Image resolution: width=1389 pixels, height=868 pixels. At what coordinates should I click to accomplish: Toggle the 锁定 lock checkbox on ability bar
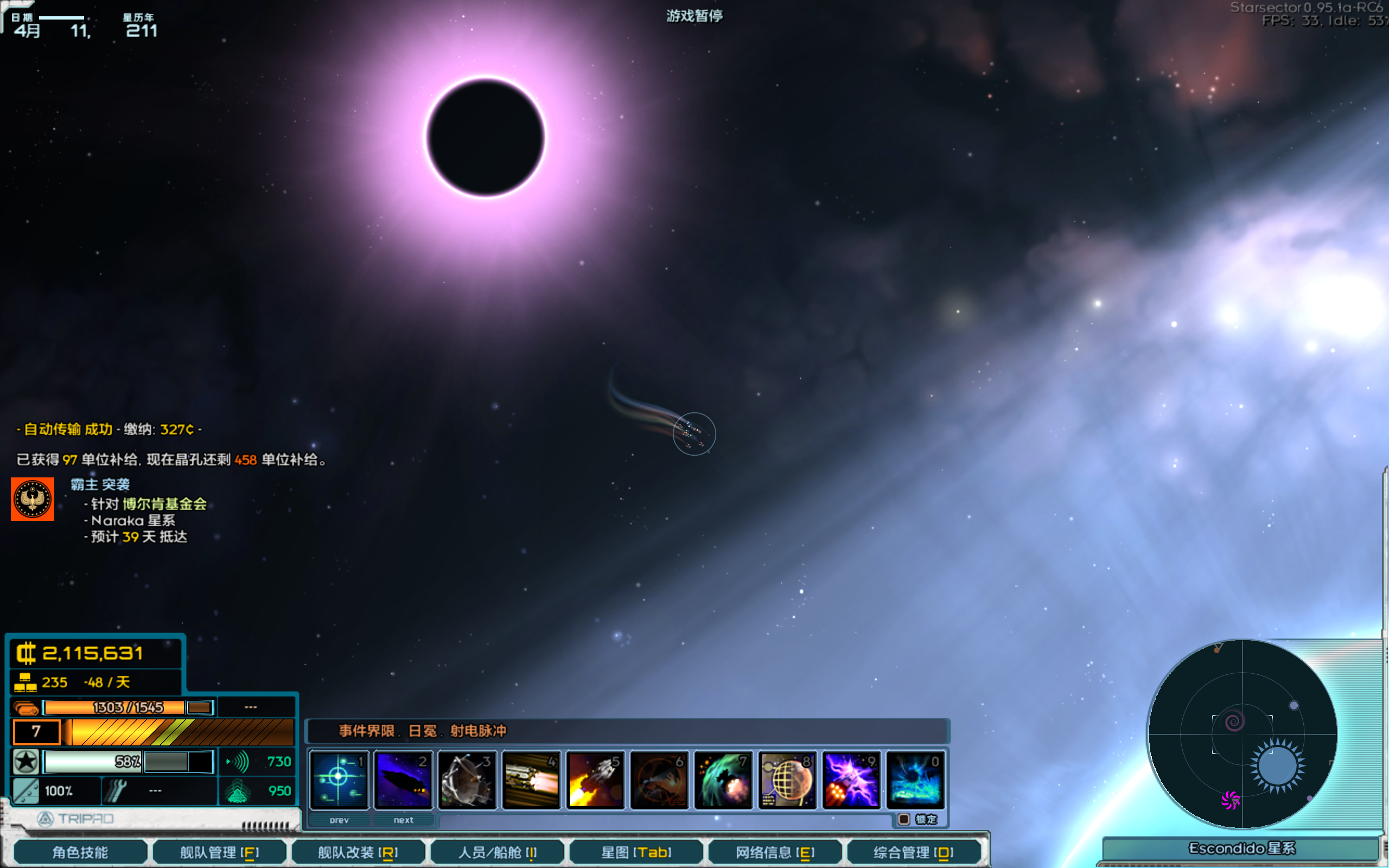[x=904, y=819]
